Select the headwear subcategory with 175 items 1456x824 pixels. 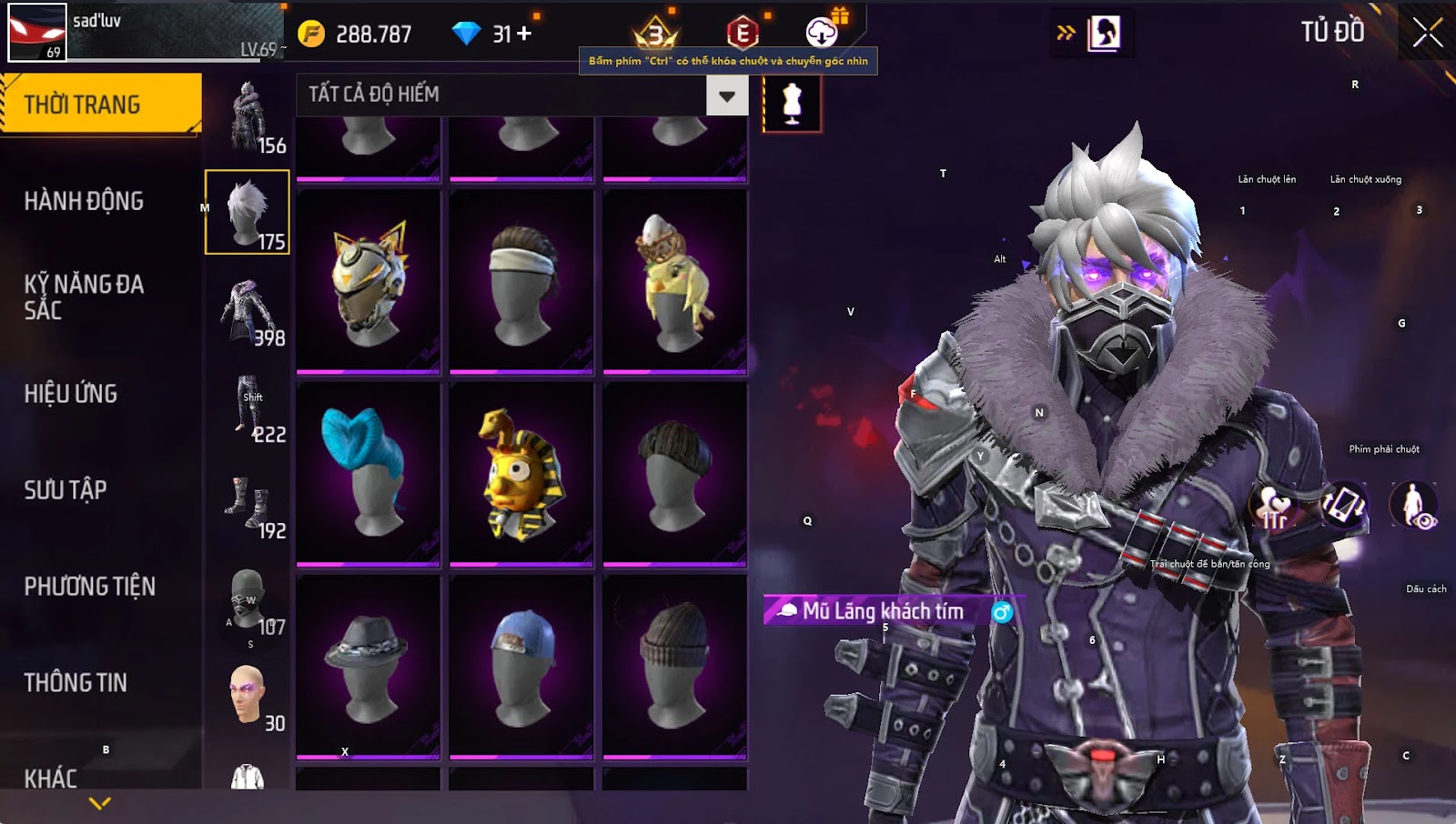point(248,212)
